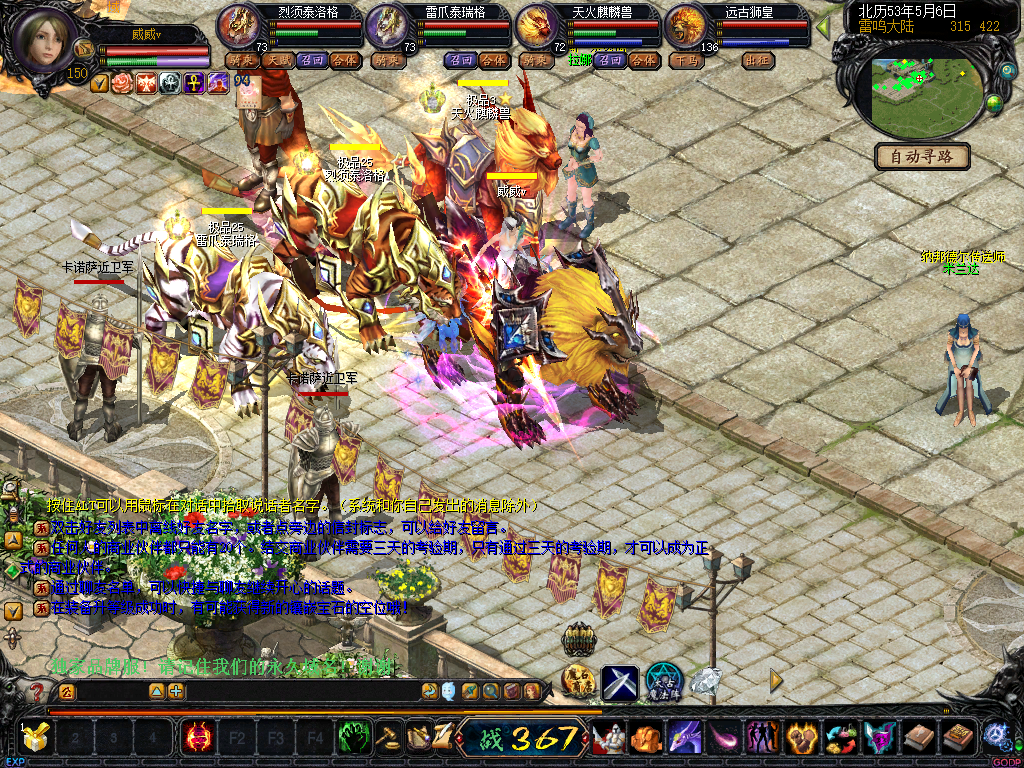The image size is (1024, 768).
Task: Open the auction gavel icon
Action: click(x=386, y=738)
